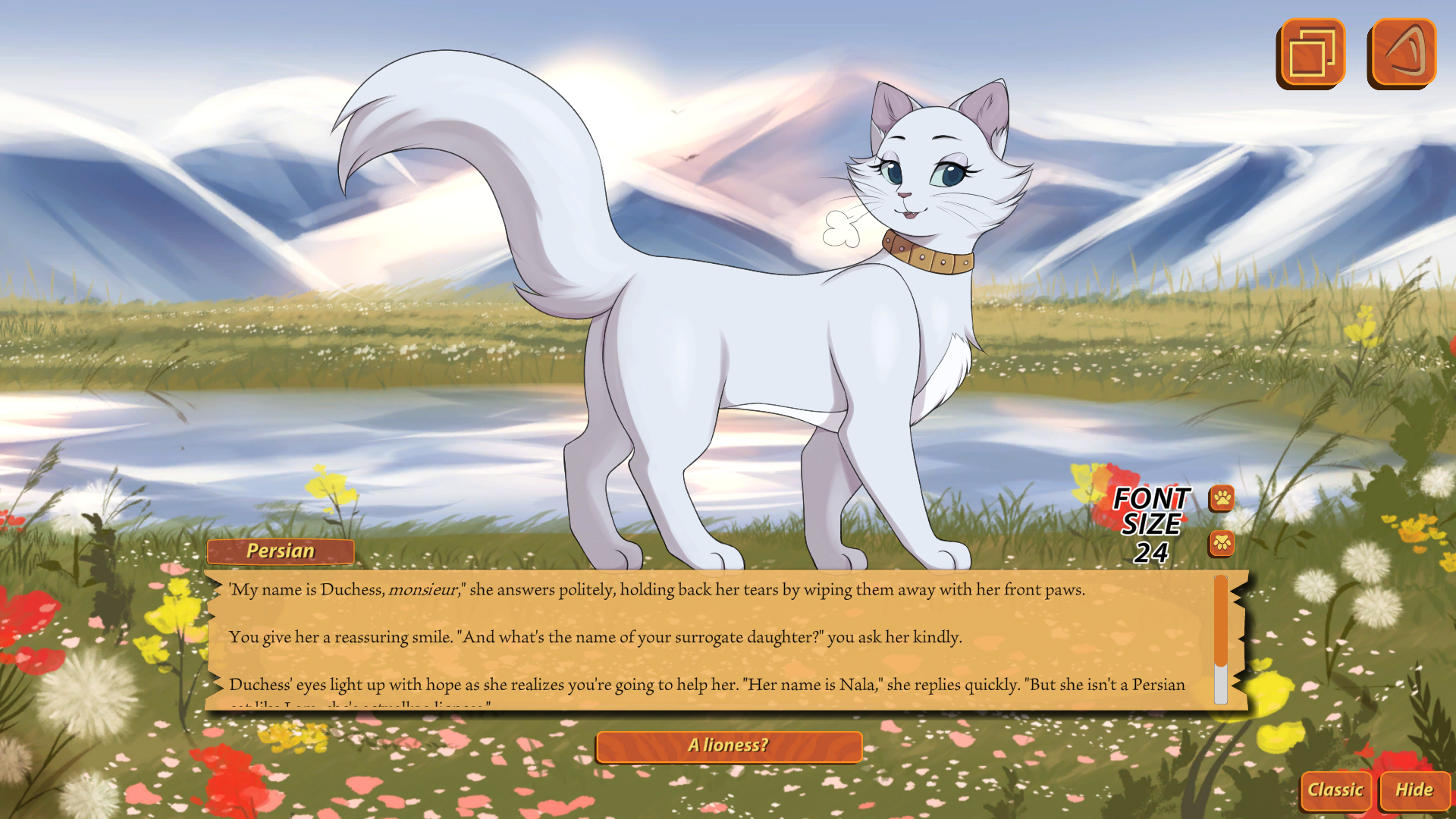
Task: Click the italicized word 'monsieur'
Action: tap(422, 588)
